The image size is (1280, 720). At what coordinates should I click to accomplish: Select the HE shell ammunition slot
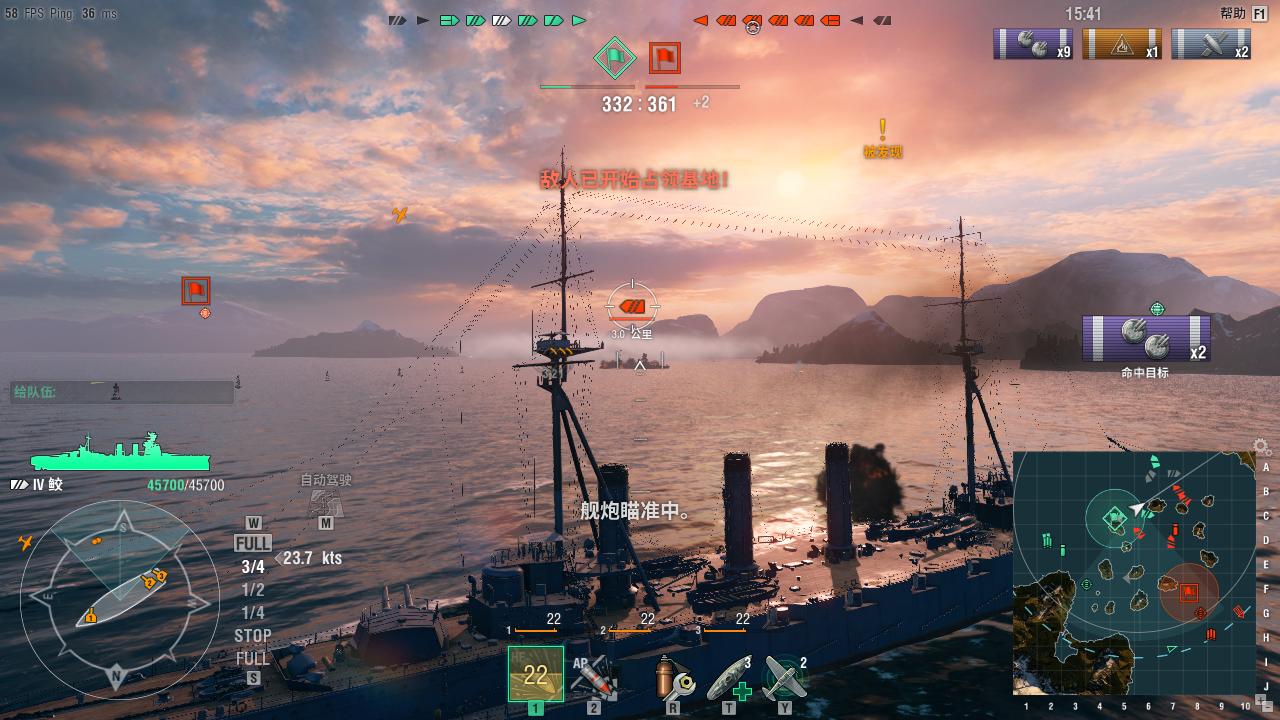tap(535, 675)
